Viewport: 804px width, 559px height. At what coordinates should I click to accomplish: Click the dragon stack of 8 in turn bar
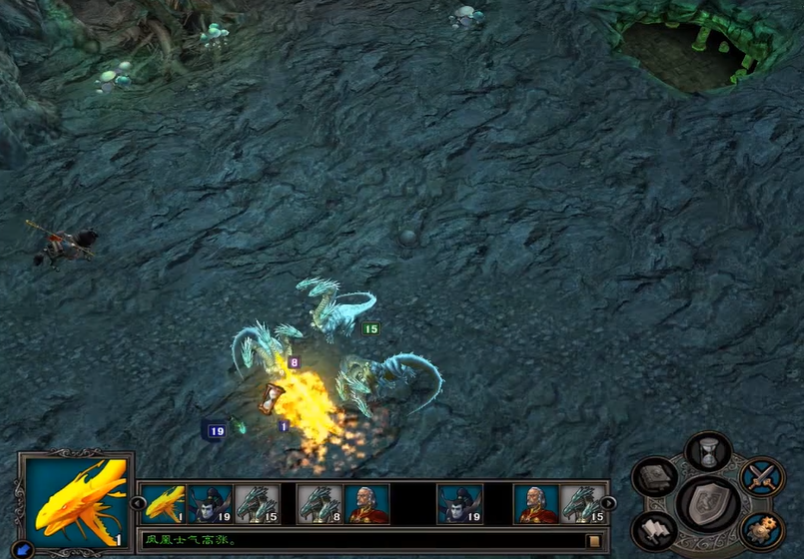pyautogui.click(x=320, y=504)
